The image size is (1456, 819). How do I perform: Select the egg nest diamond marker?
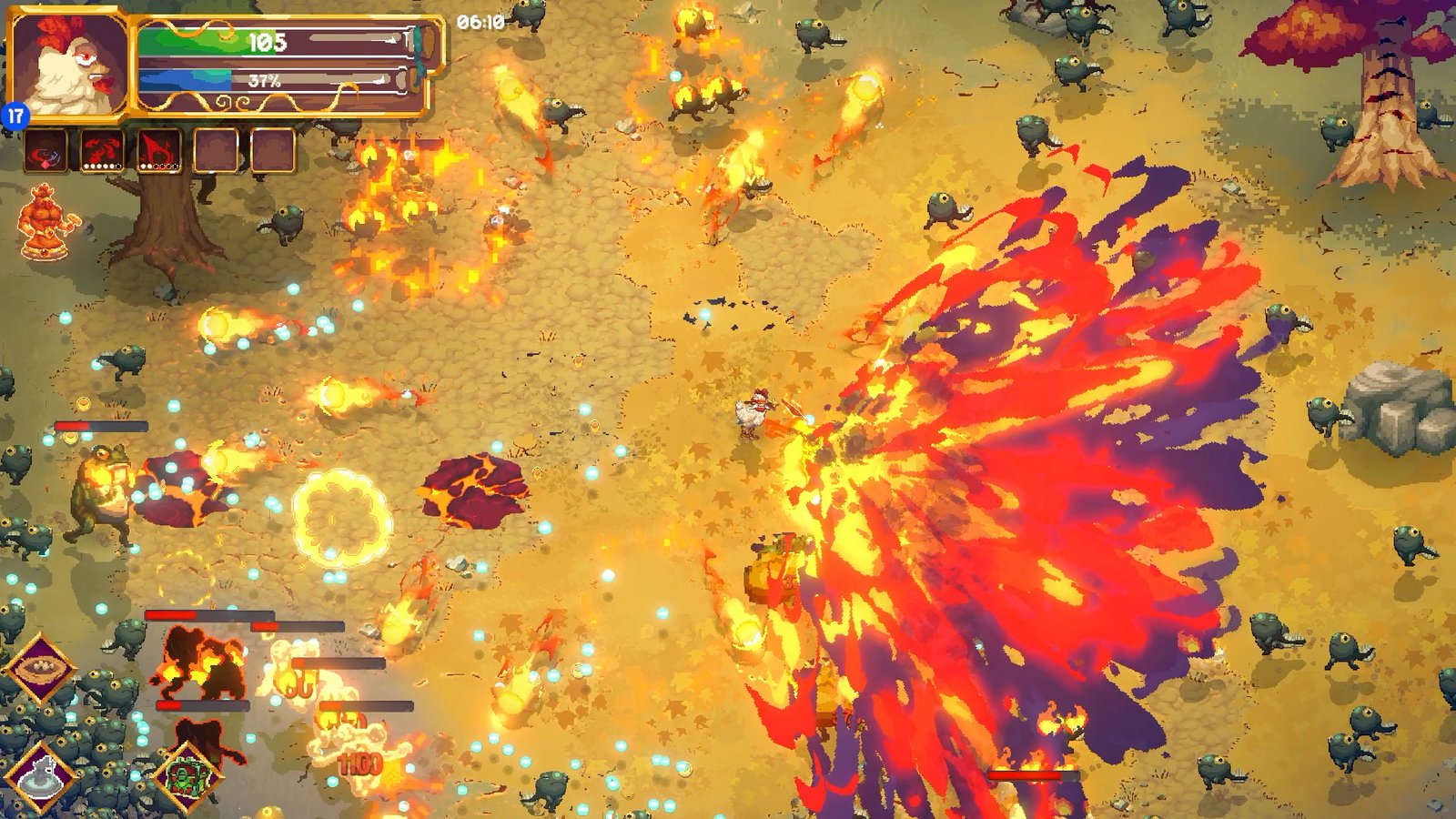pos(41,669)
